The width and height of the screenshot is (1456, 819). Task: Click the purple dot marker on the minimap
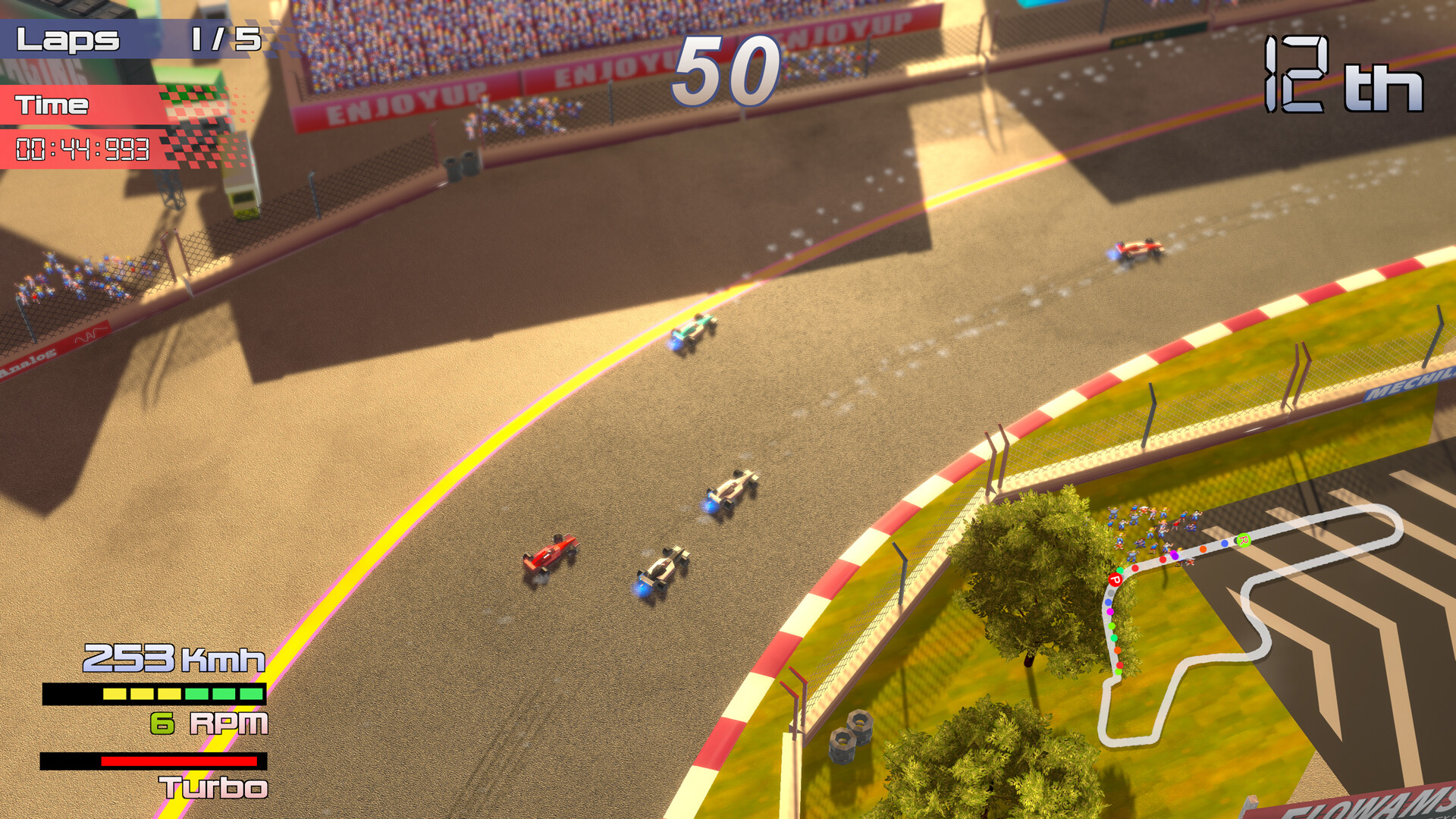coord(1175,555)
